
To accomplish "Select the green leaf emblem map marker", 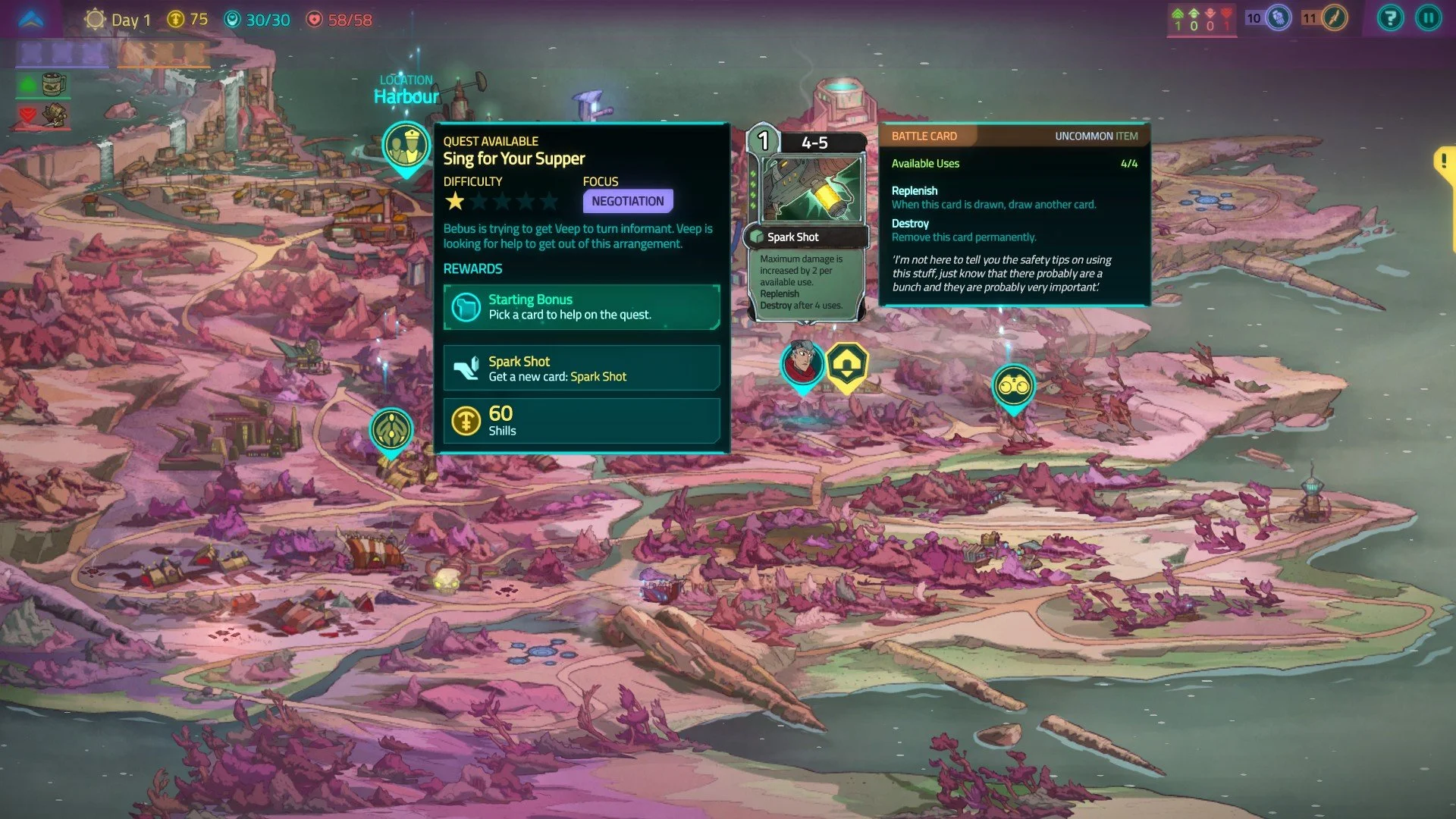I will pos(391,430).
